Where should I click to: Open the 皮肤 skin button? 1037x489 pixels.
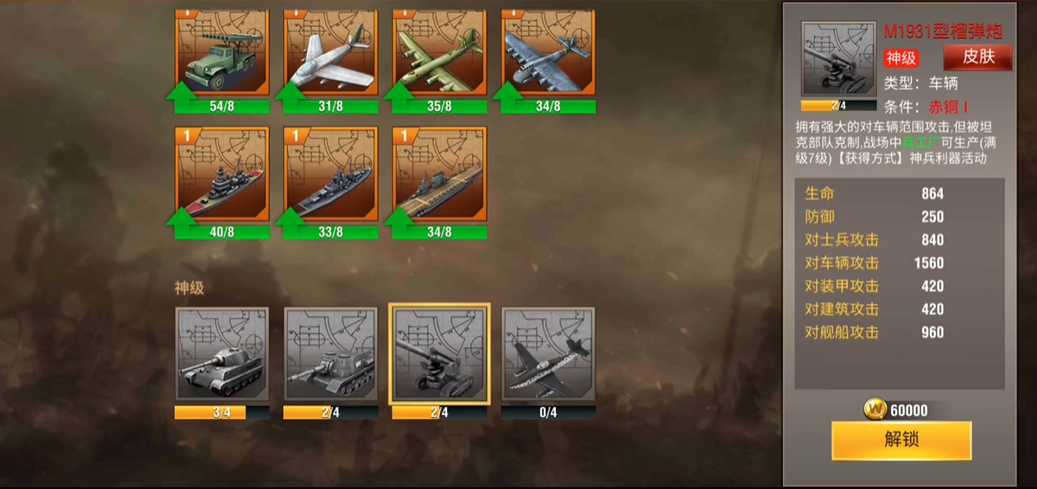tap(977, 57)
